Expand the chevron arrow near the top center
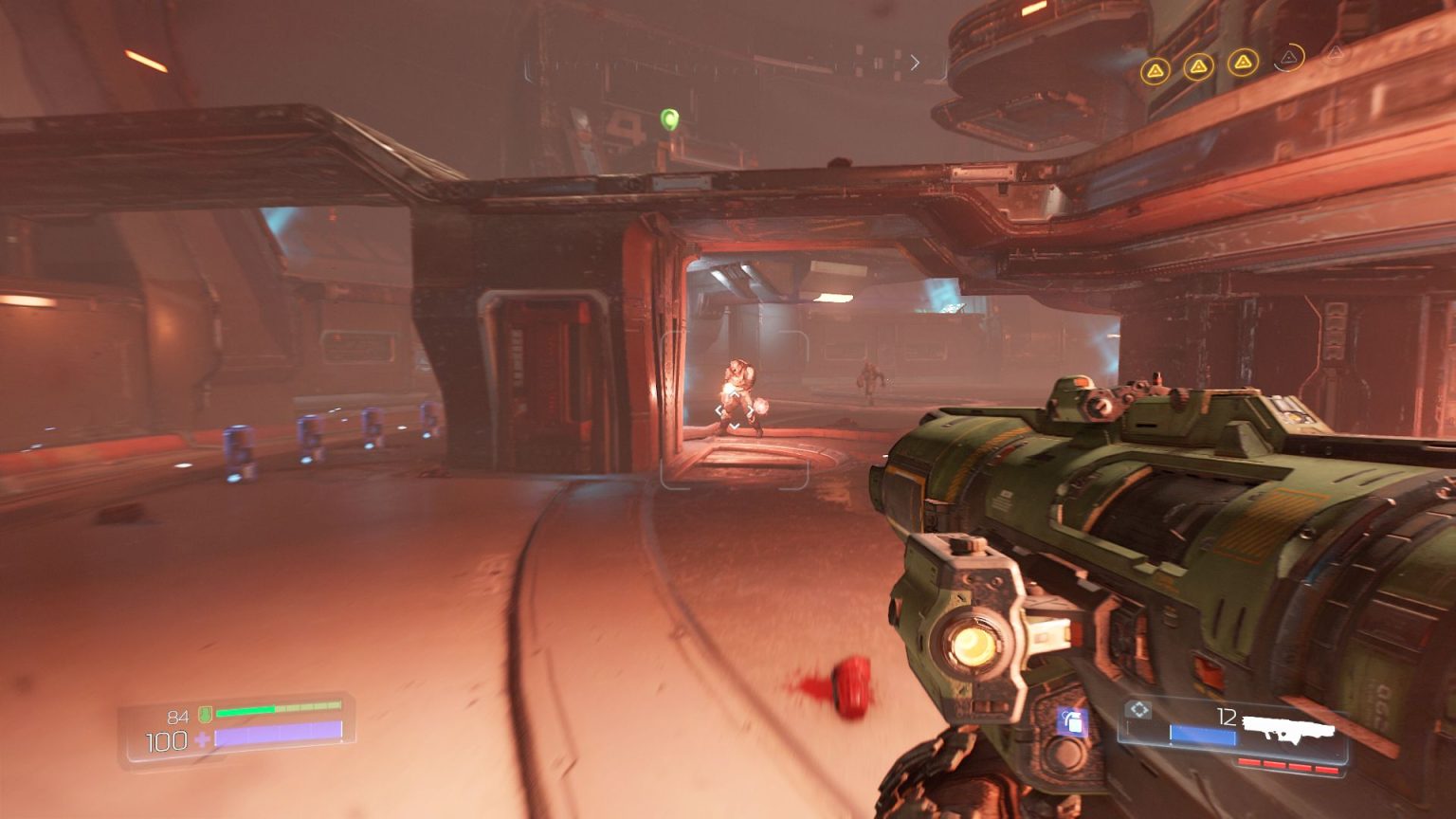This screenshot has height=819, width=1456. pyautogui.click(x=914, y=63)
